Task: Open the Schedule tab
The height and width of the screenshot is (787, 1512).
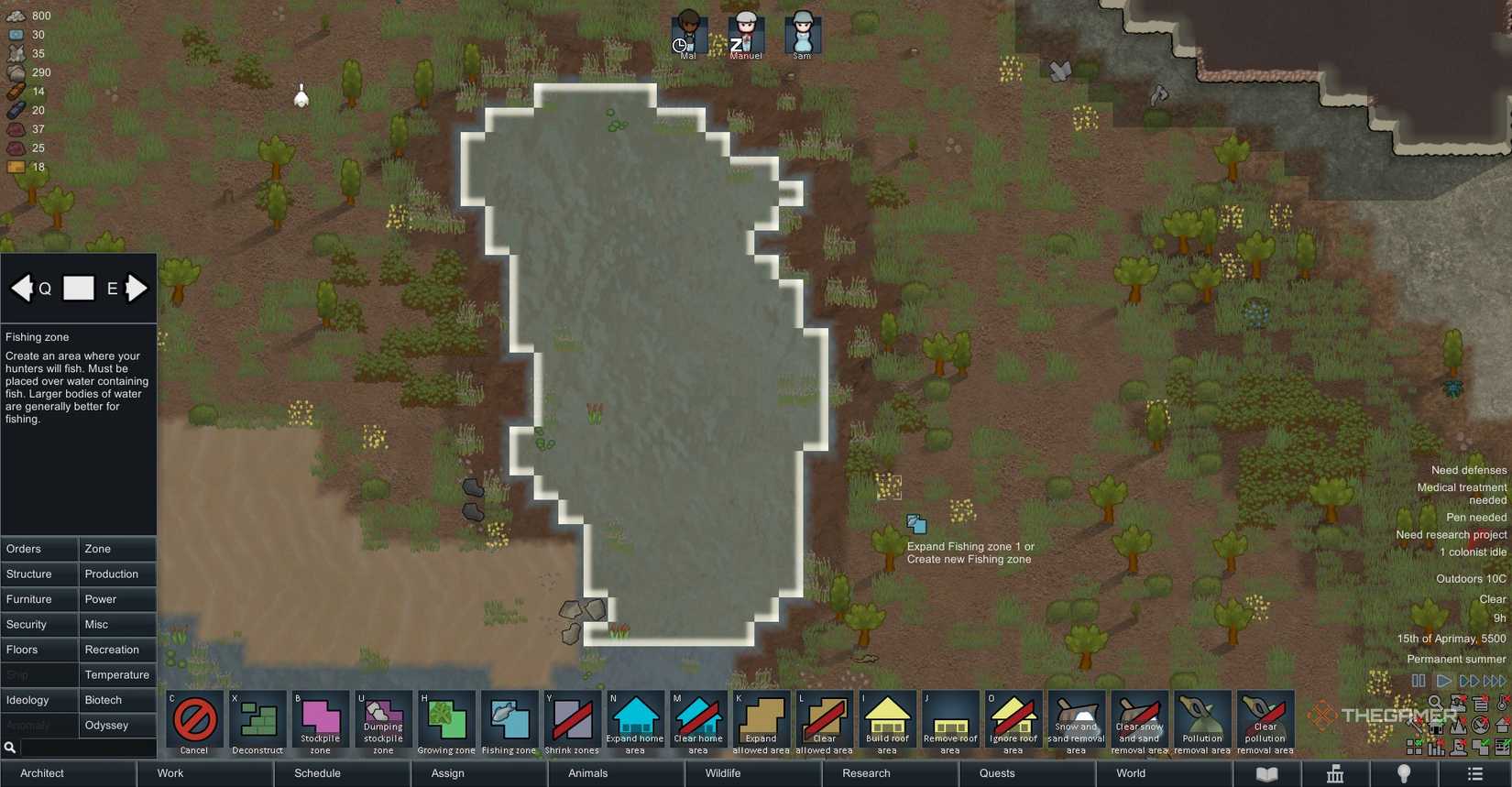Action: (316, 773)
